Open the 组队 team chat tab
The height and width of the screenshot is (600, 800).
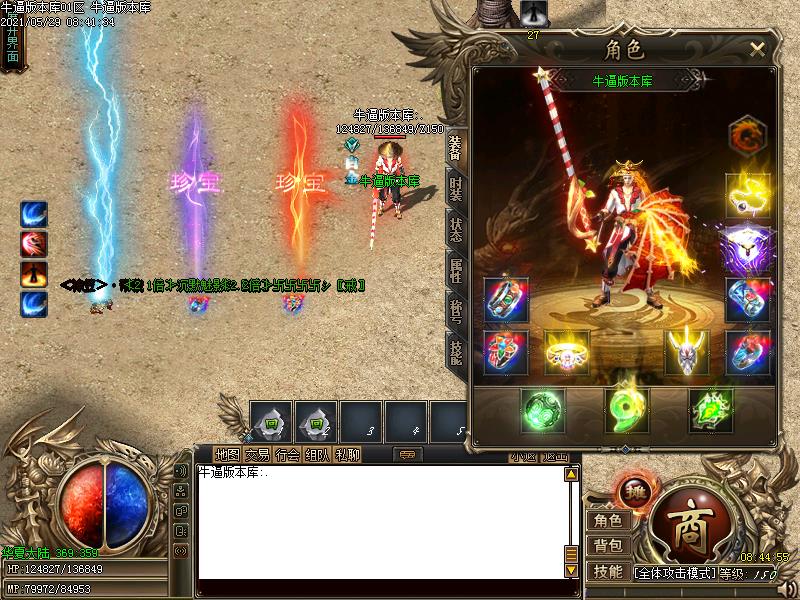[x=317, y=455]
